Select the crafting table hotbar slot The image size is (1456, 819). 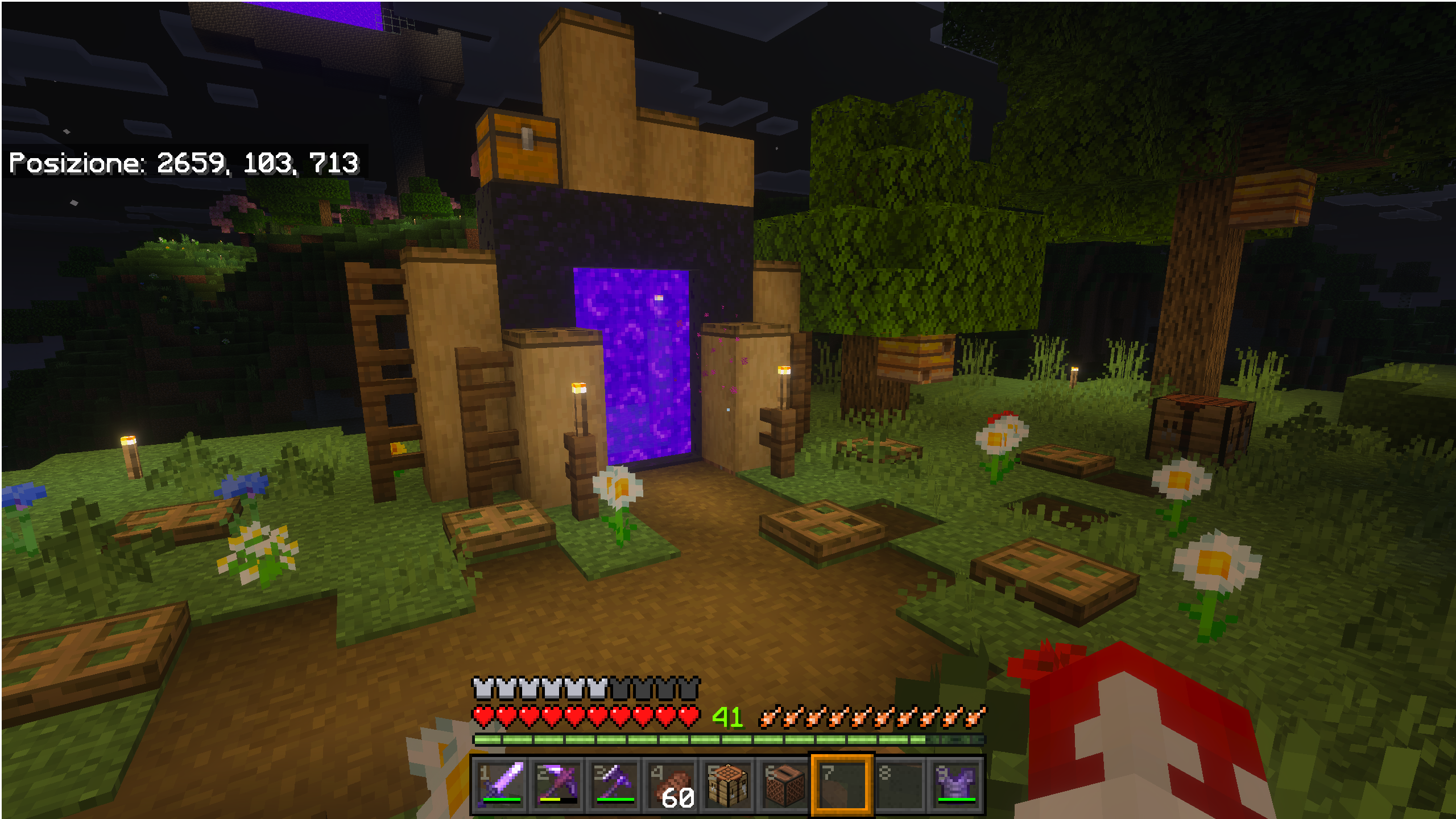[x=728, y=785]
